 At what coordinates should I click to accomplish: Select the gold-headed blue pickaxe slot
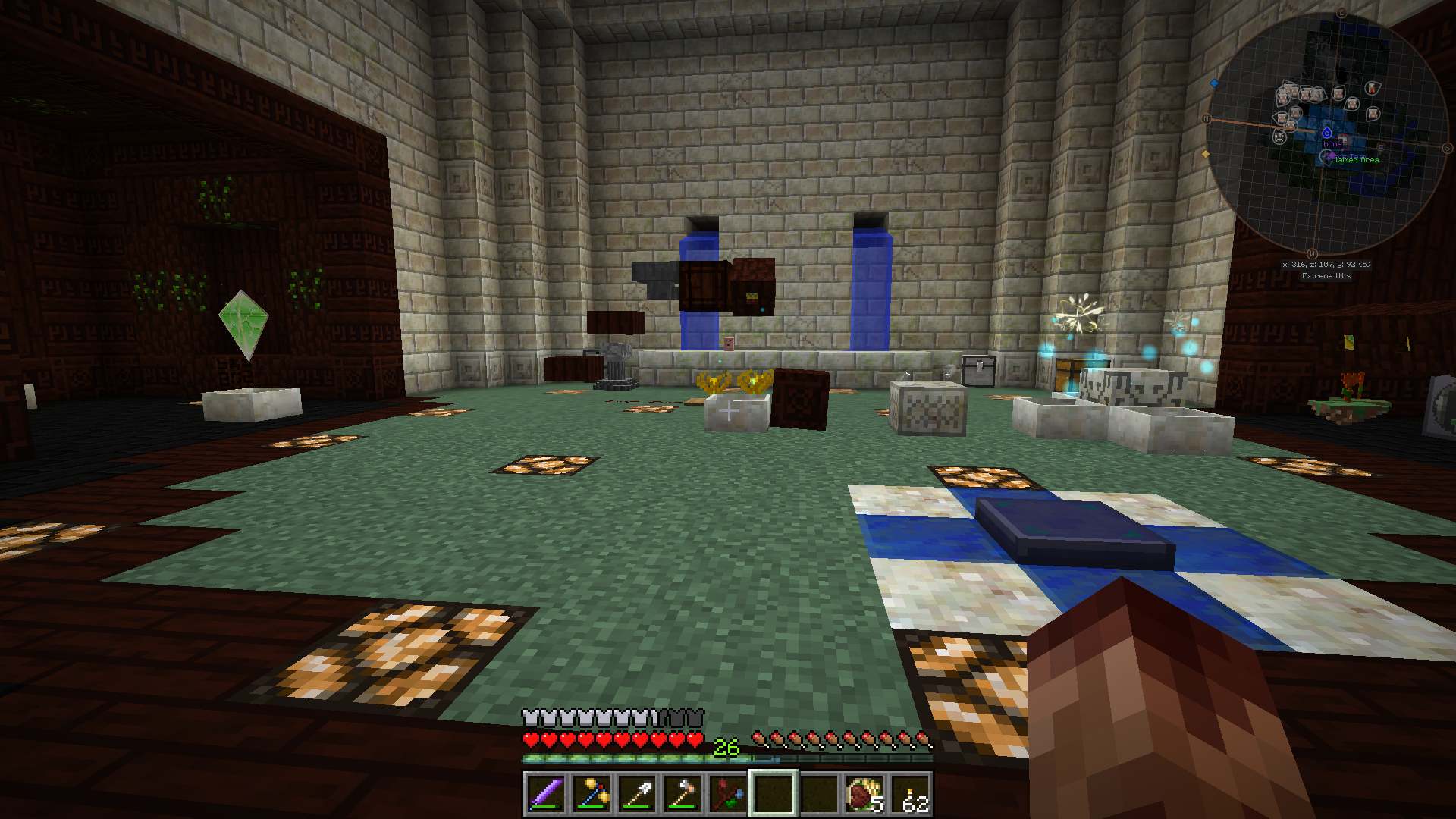coord(591,794)
